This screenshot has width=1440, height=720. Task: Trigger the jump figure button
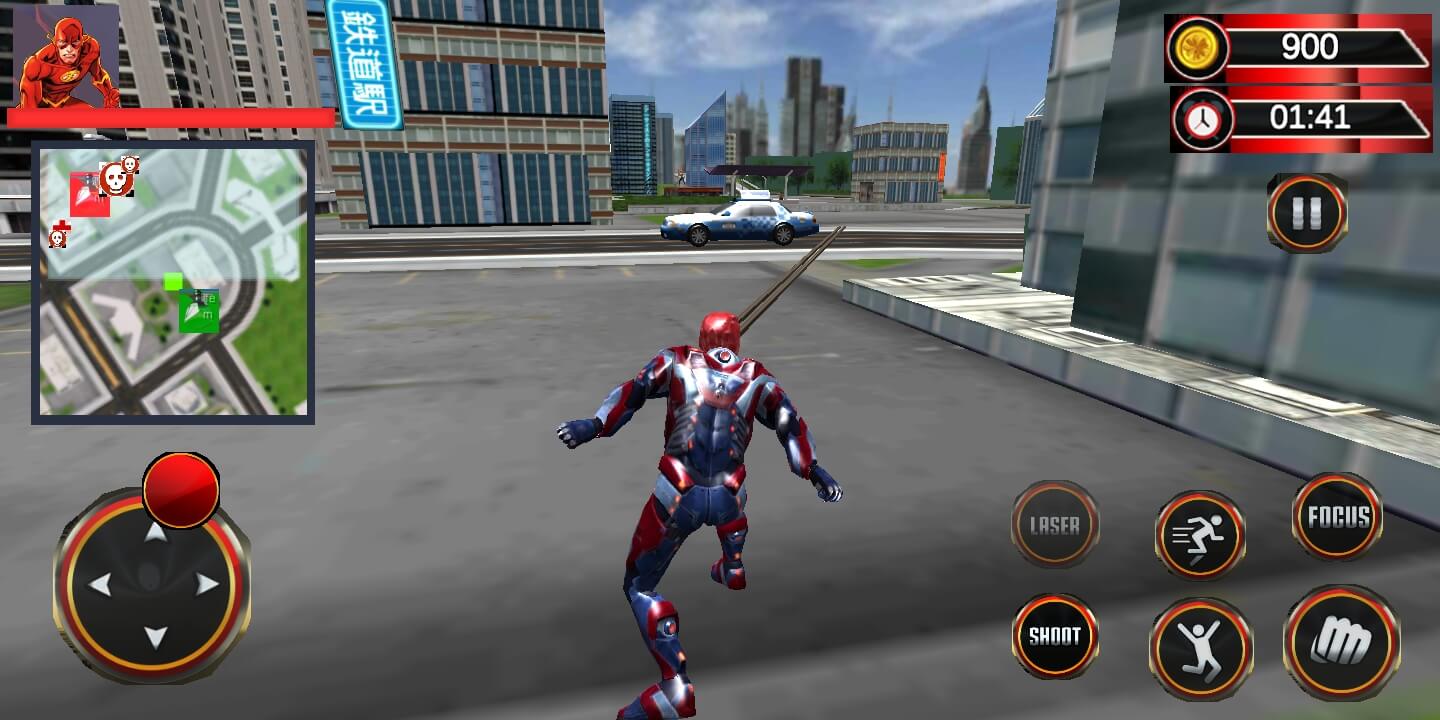(x=1200, y=647)
